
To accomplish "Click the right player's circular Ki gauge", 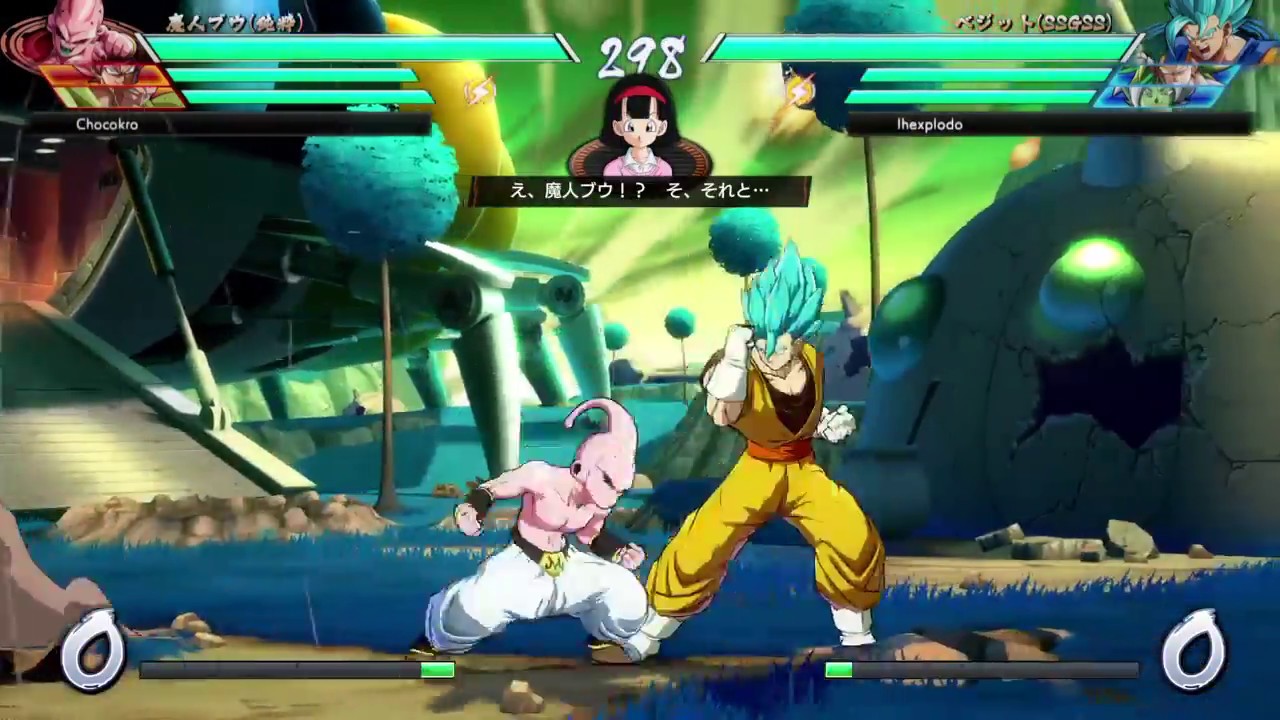I will [1195, 650].
